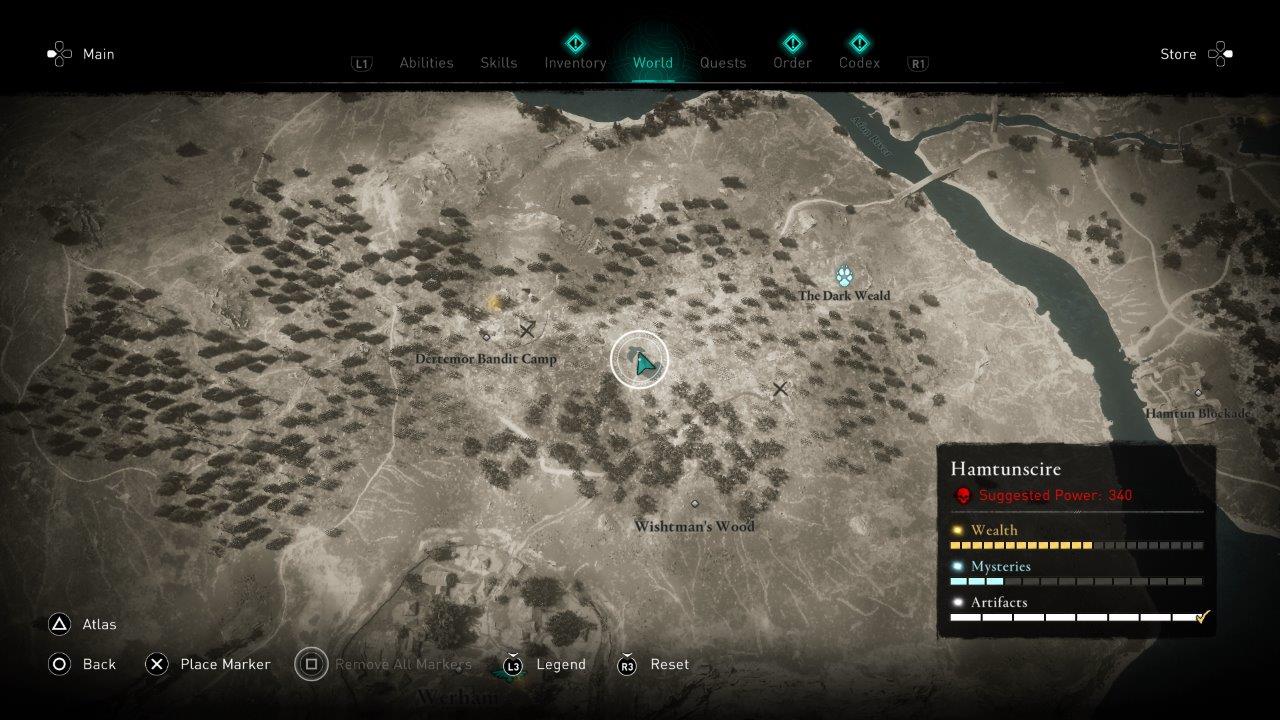
Task: Select the Codex diamond icon
Action: tap(859, 43)
